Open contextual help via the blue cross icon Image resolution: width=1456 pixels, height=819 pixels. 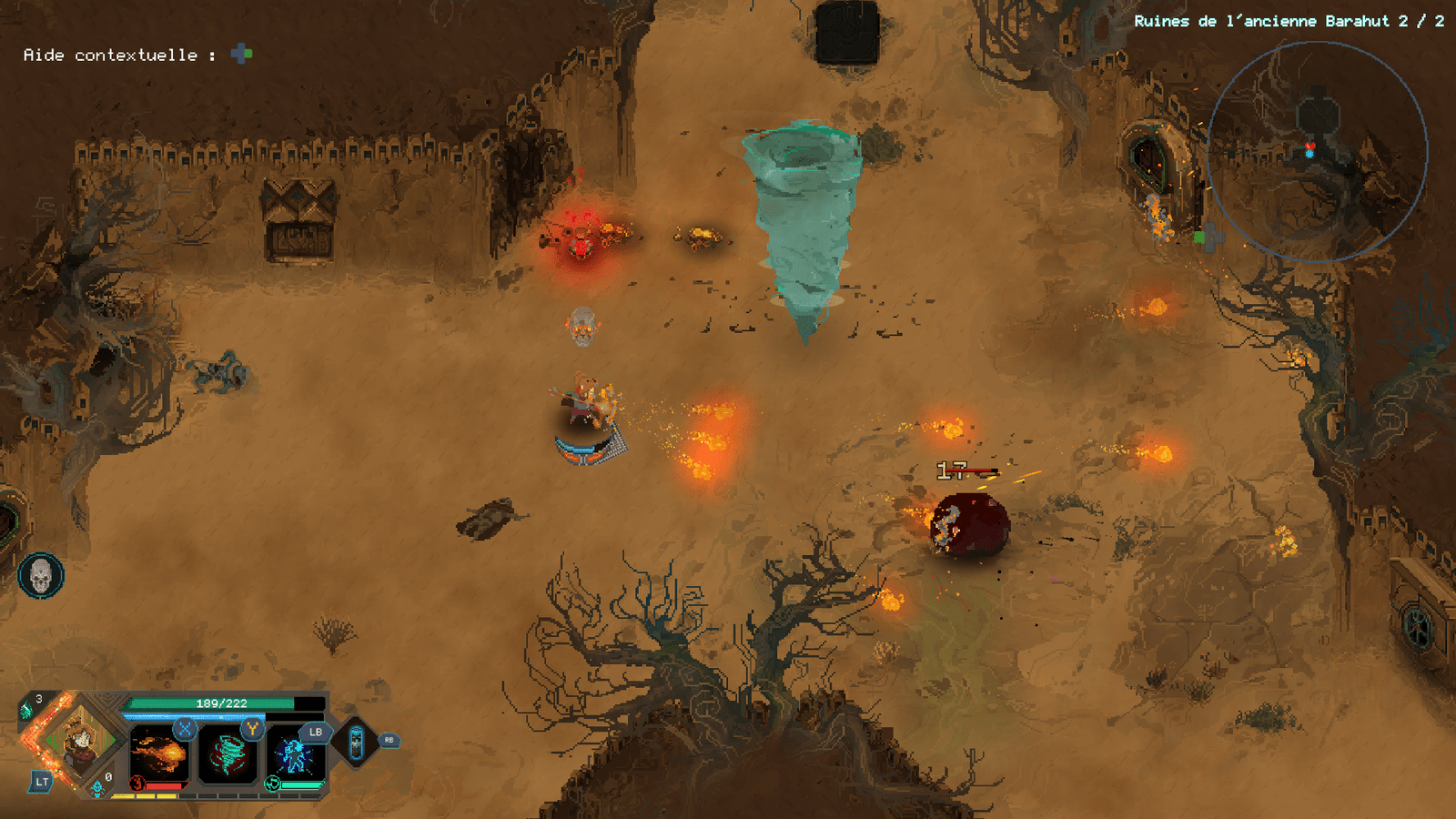241,55
